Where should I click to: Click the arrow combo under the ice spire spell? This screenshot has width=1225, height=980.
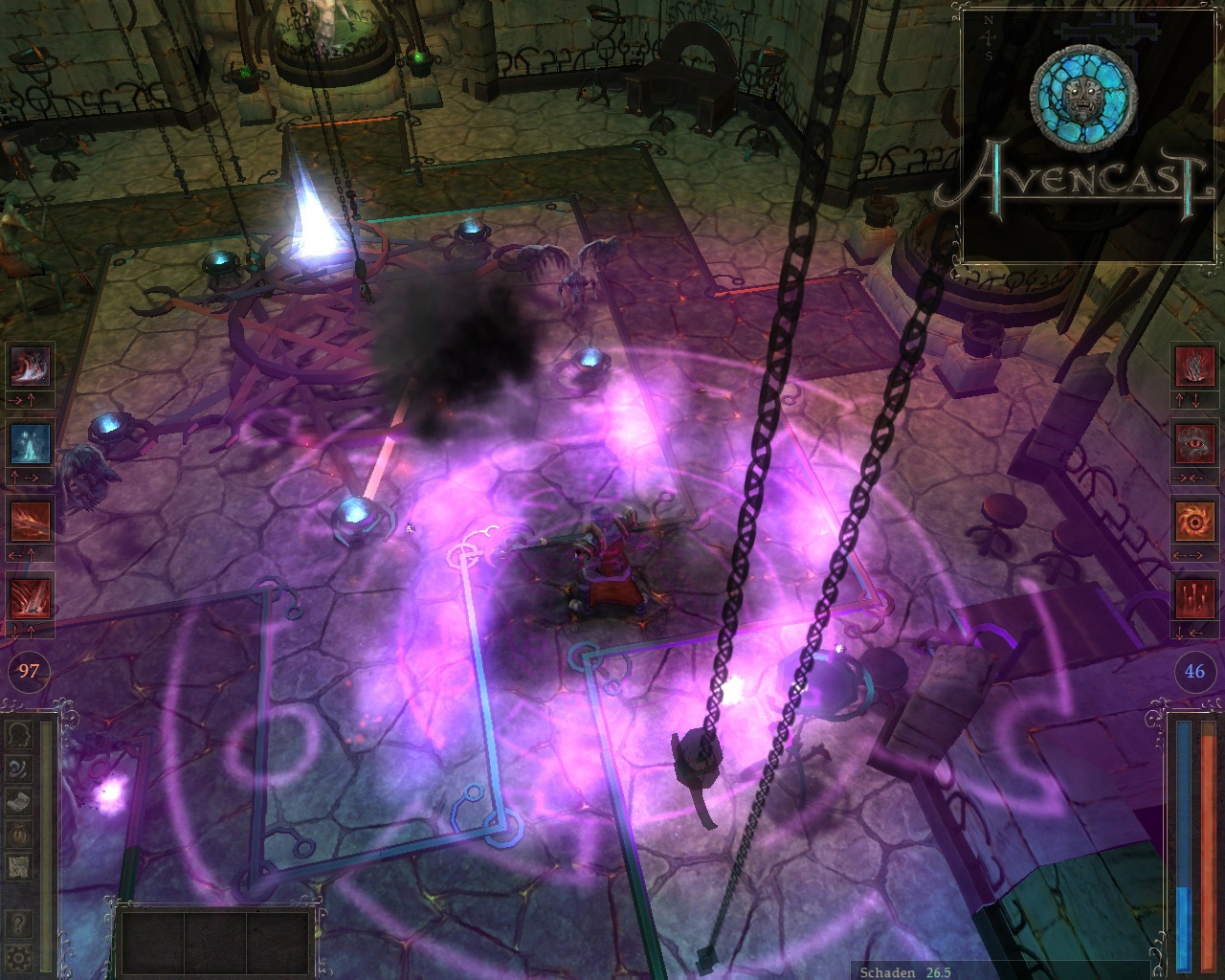click(27, 477)
